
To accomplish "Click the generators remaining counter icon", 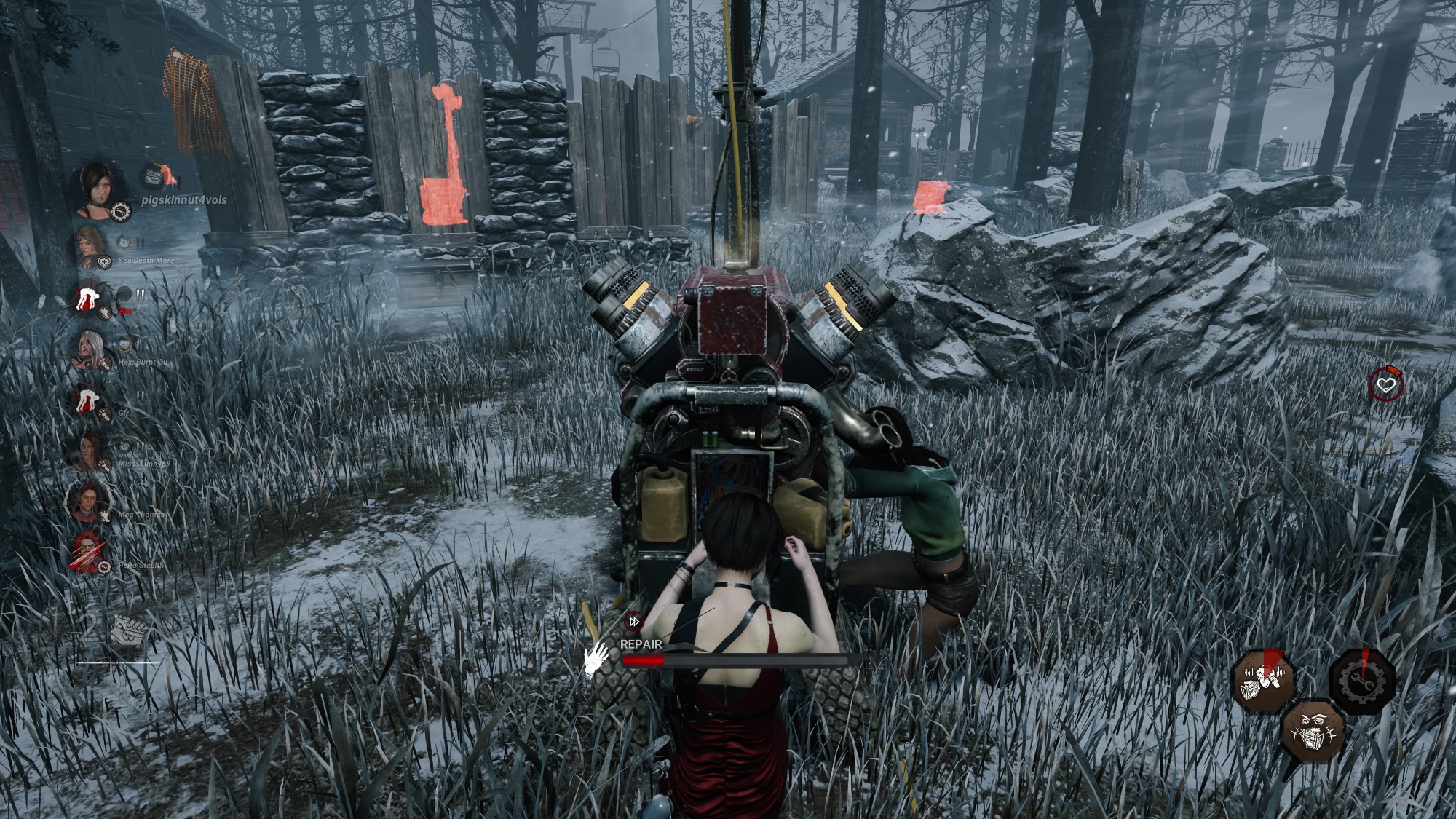I will pyautogui.click(x=128, y=628).
